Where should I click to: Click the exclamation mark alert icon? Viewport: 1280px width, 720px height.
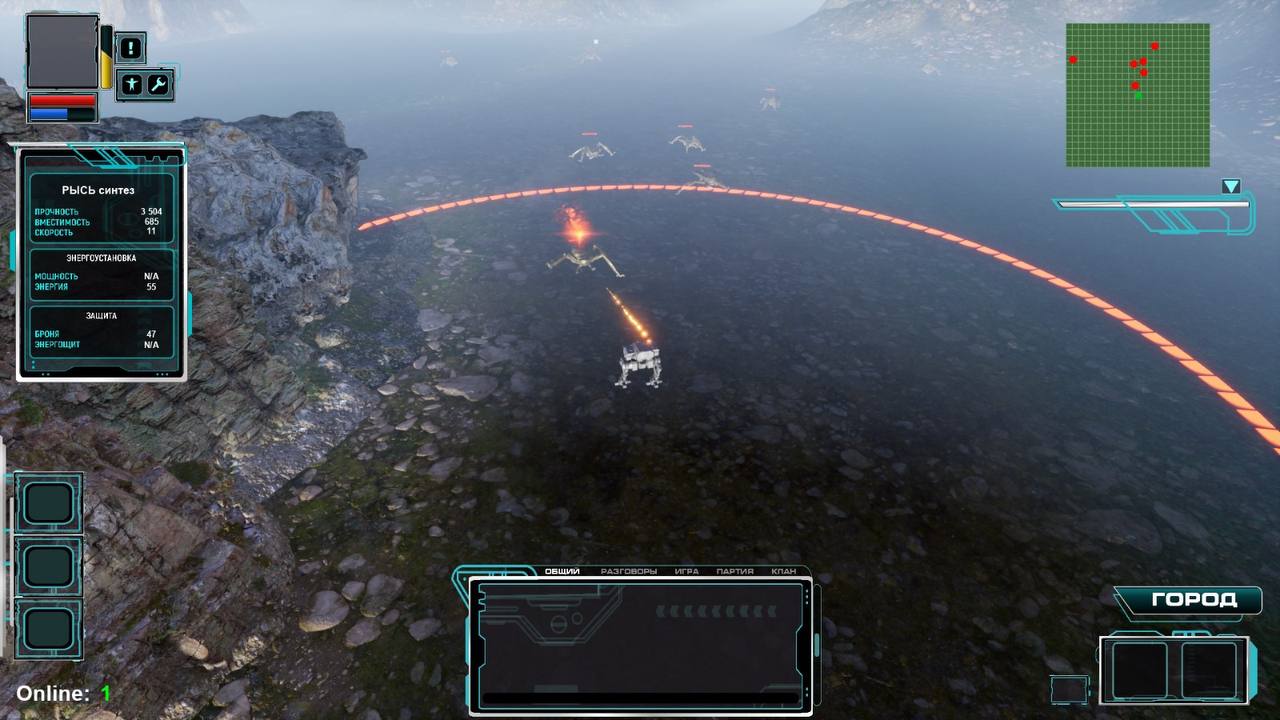pos(130,47)
